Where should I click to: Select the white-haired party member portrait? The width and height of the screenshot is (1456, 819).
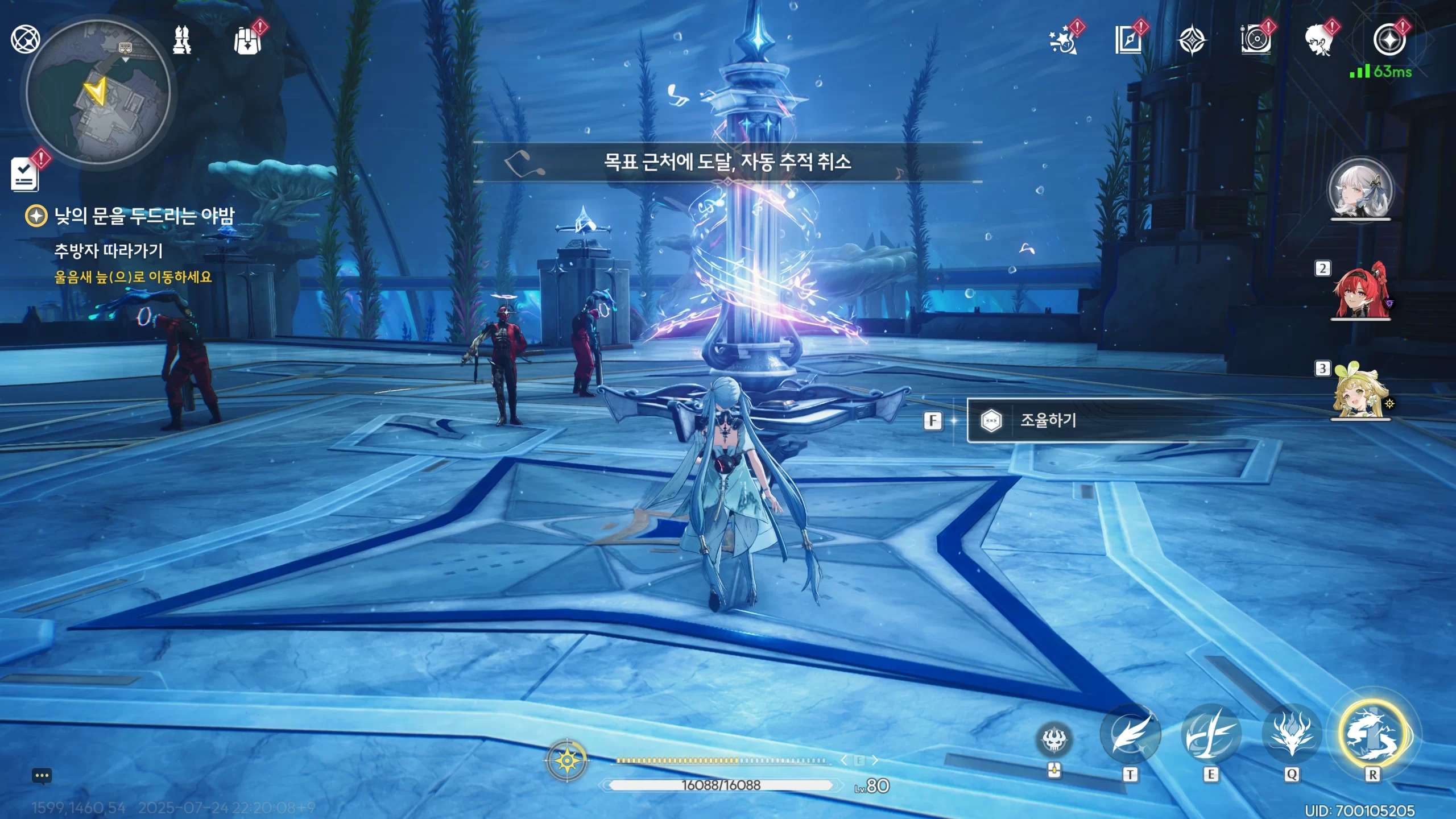tap(1360, 189)
